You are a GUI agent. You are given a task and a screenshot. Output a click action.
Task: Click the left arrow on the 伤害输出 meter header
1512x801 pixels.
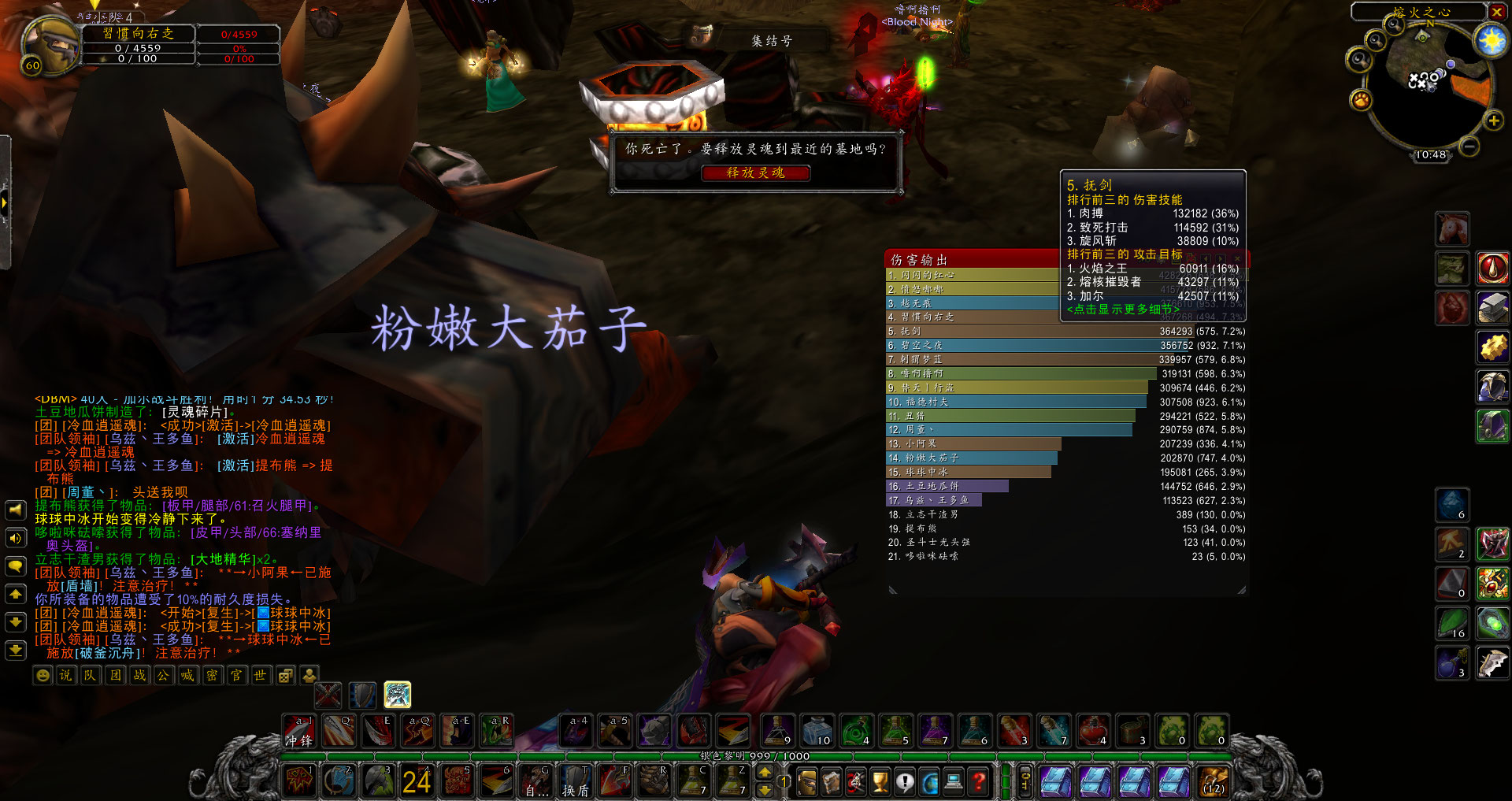[x=1206, y=258]
